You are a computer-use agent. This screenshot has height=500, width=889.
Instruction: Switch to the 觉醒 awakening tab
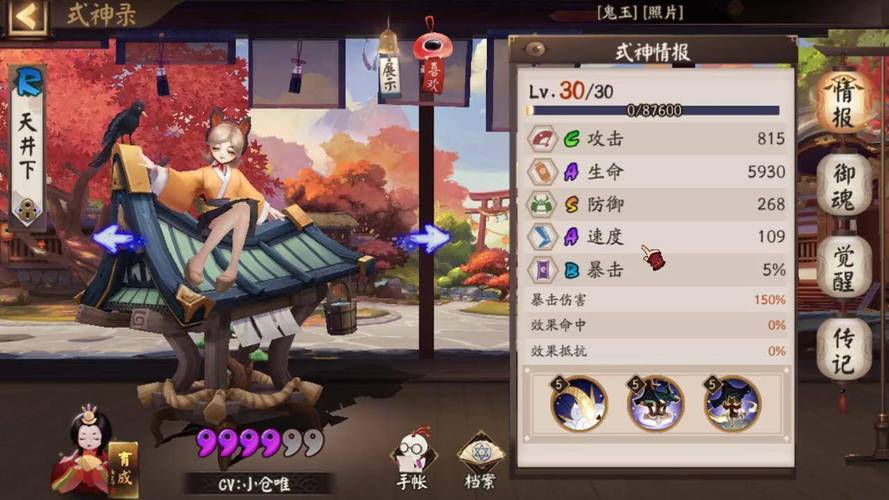click(x=843, y=265)
